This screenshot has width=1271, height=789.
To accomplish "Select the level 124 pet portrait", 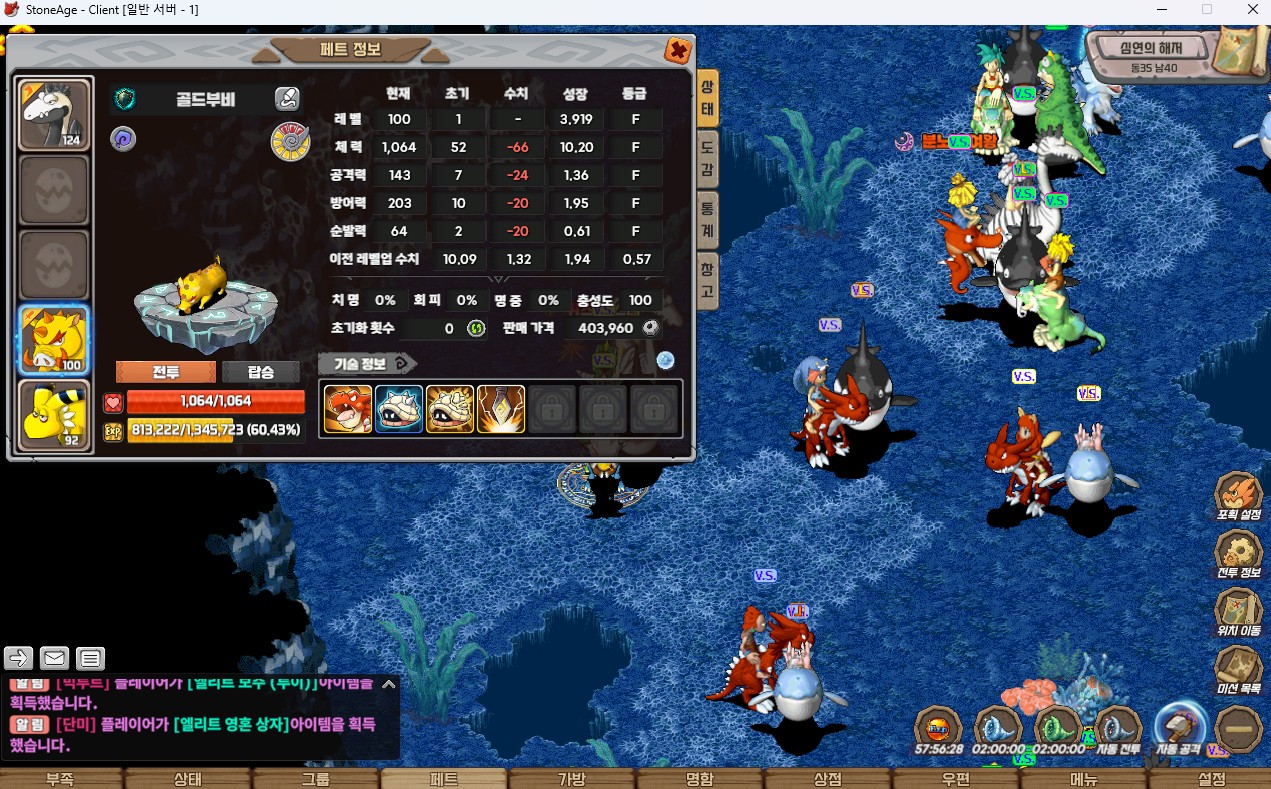I will click(55, 114).
